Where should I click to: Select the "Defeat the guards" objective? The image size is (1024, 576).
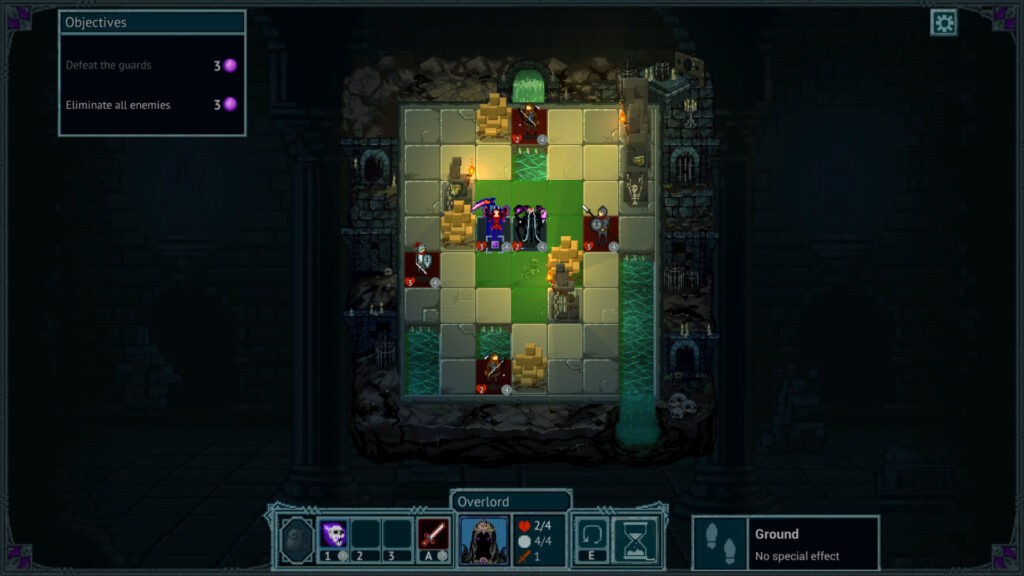coord(109,66)
